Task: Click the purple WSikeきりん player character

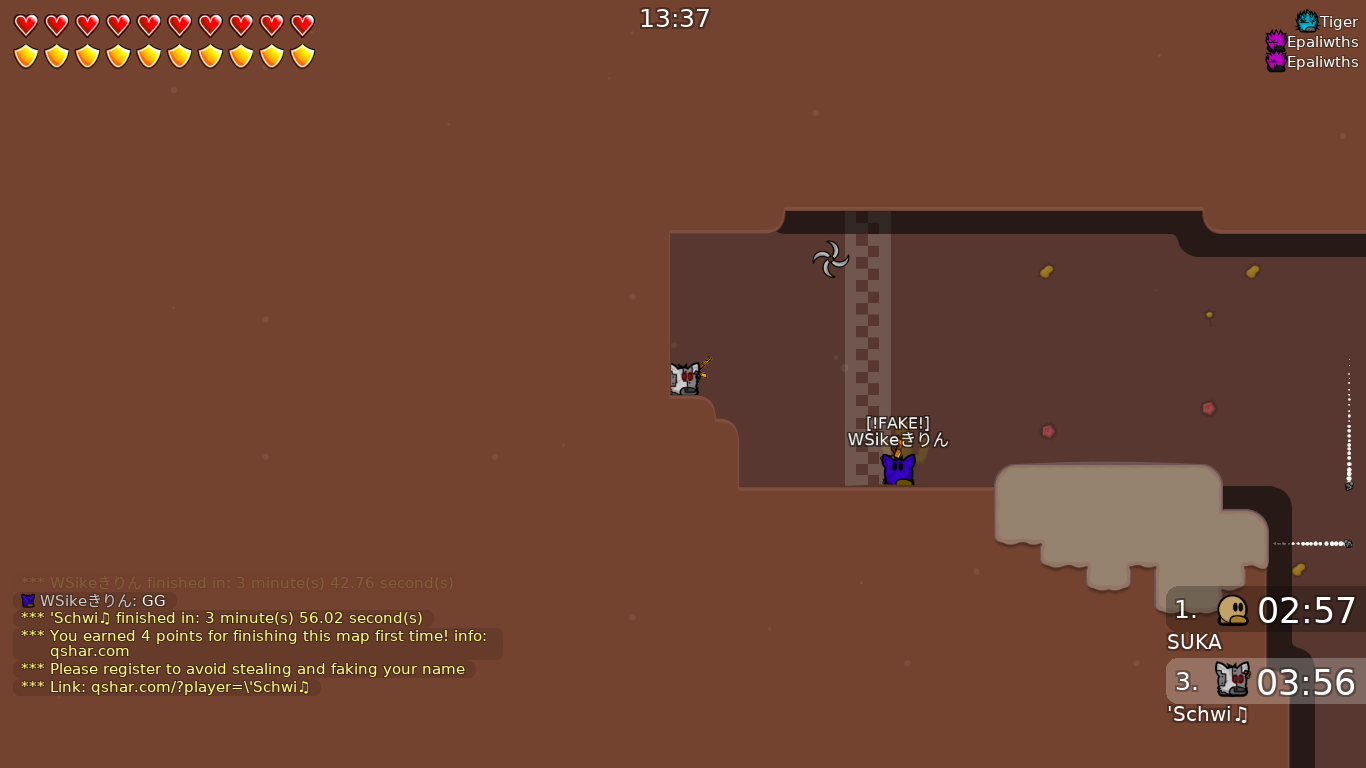Action: point(897,466)
